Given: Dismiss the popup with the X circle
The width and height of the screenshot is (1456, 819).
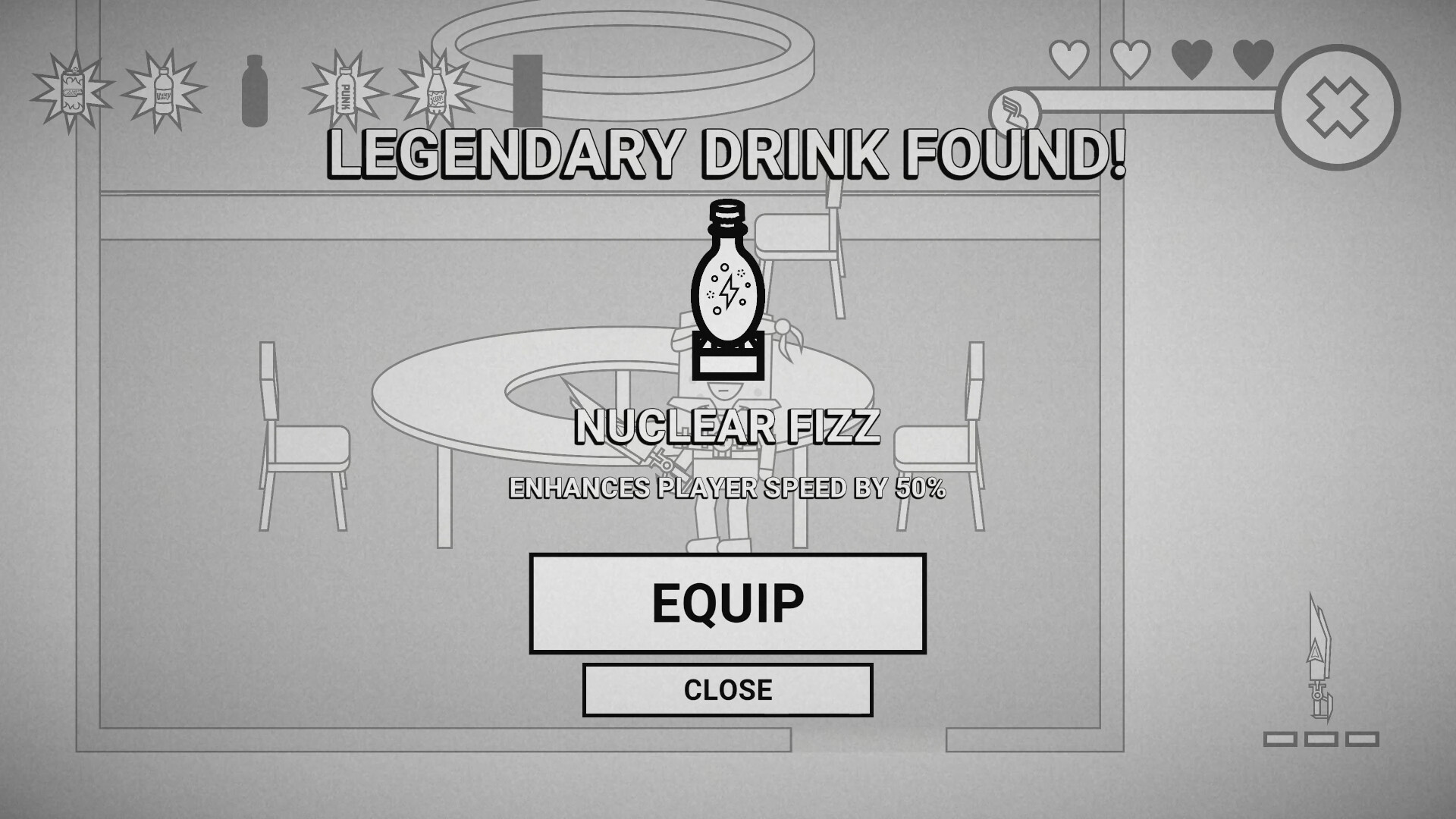Looking at the screenshot, I should [x=1339, y=108].
